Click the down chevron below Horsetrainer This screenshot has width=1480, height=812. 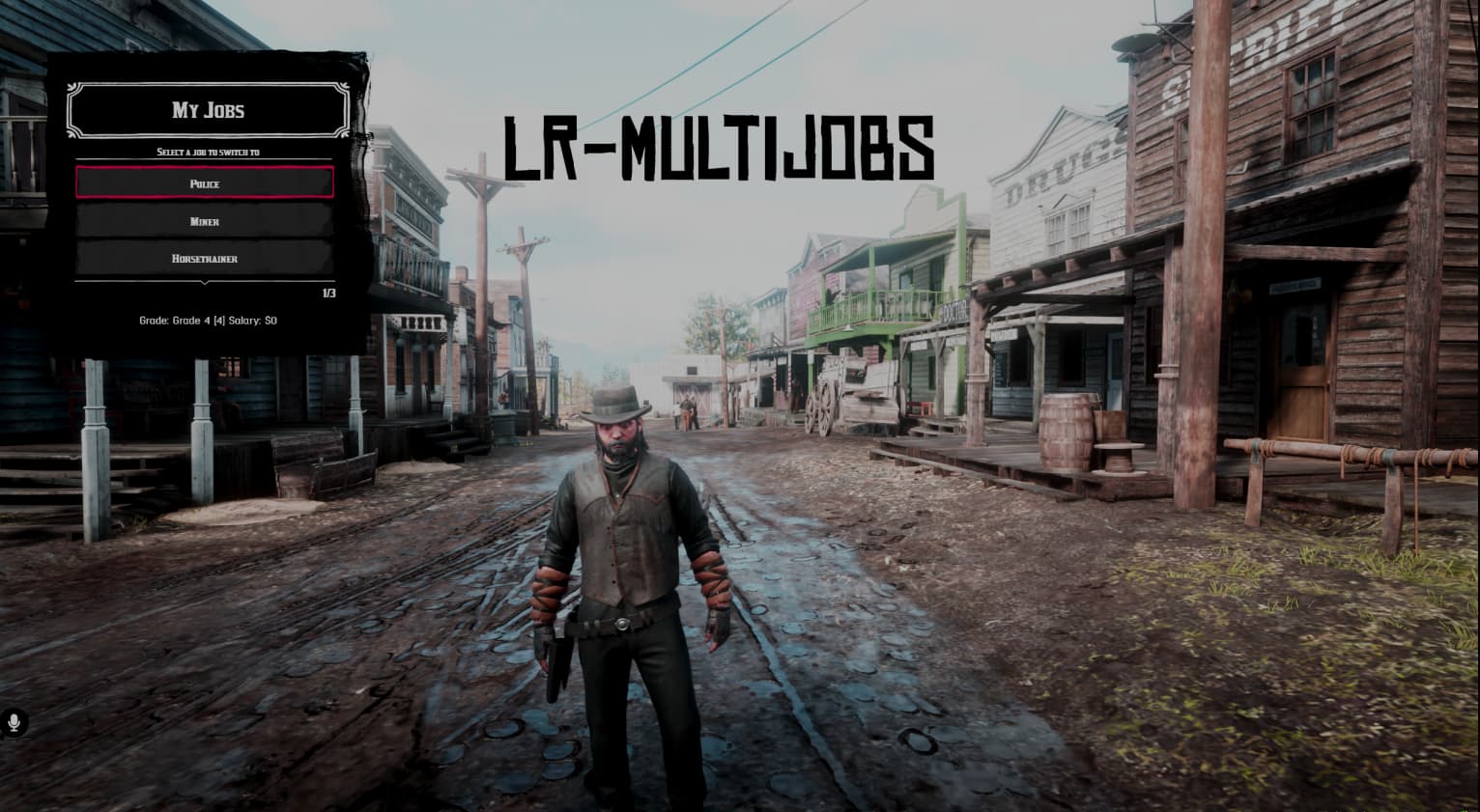(x=205, y=283)
